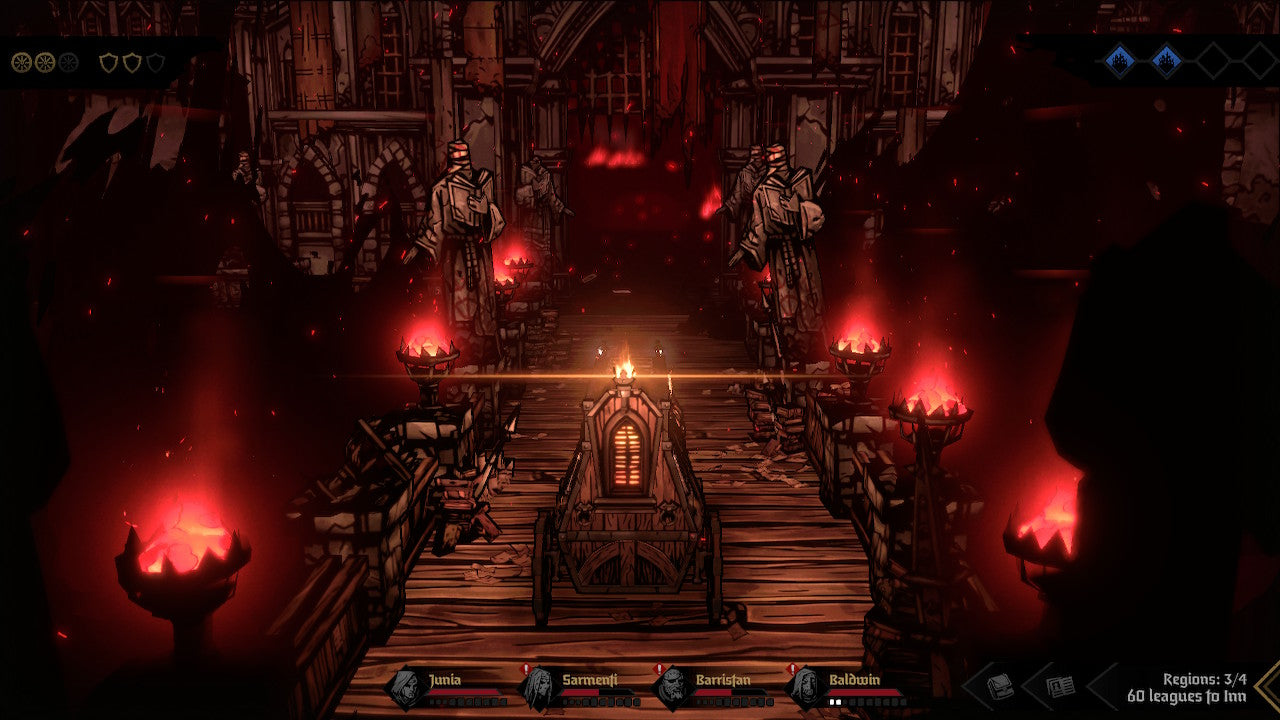Click the alert icon above Baldwin's portrait

[x=791, y=667]
